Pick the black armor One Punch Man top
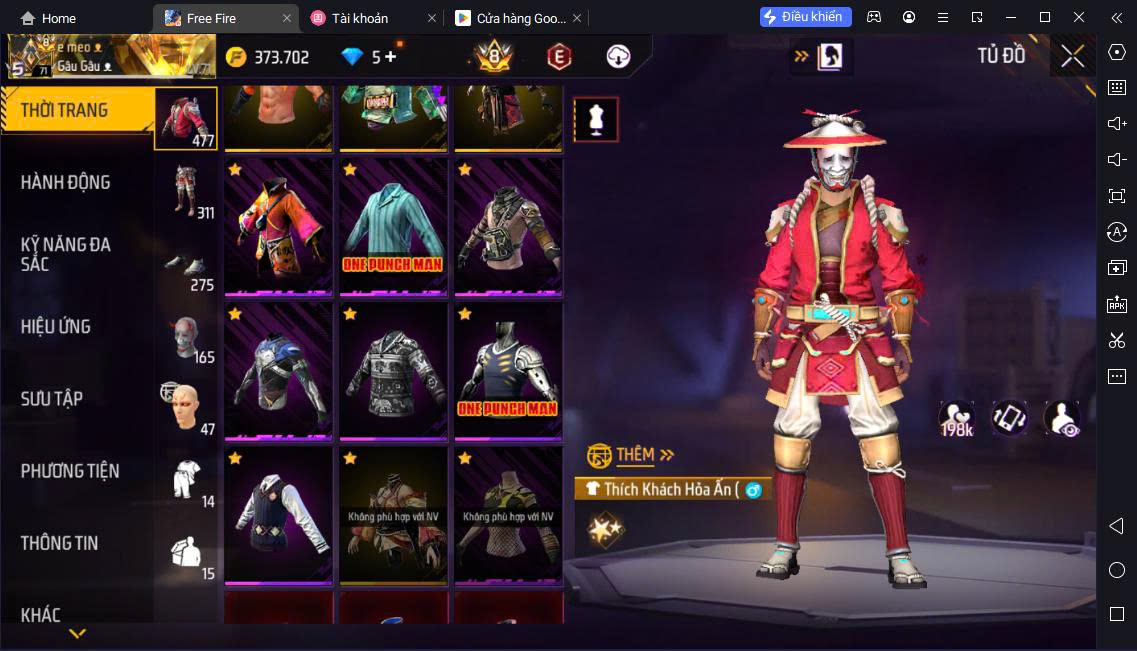 pos(508,371)
